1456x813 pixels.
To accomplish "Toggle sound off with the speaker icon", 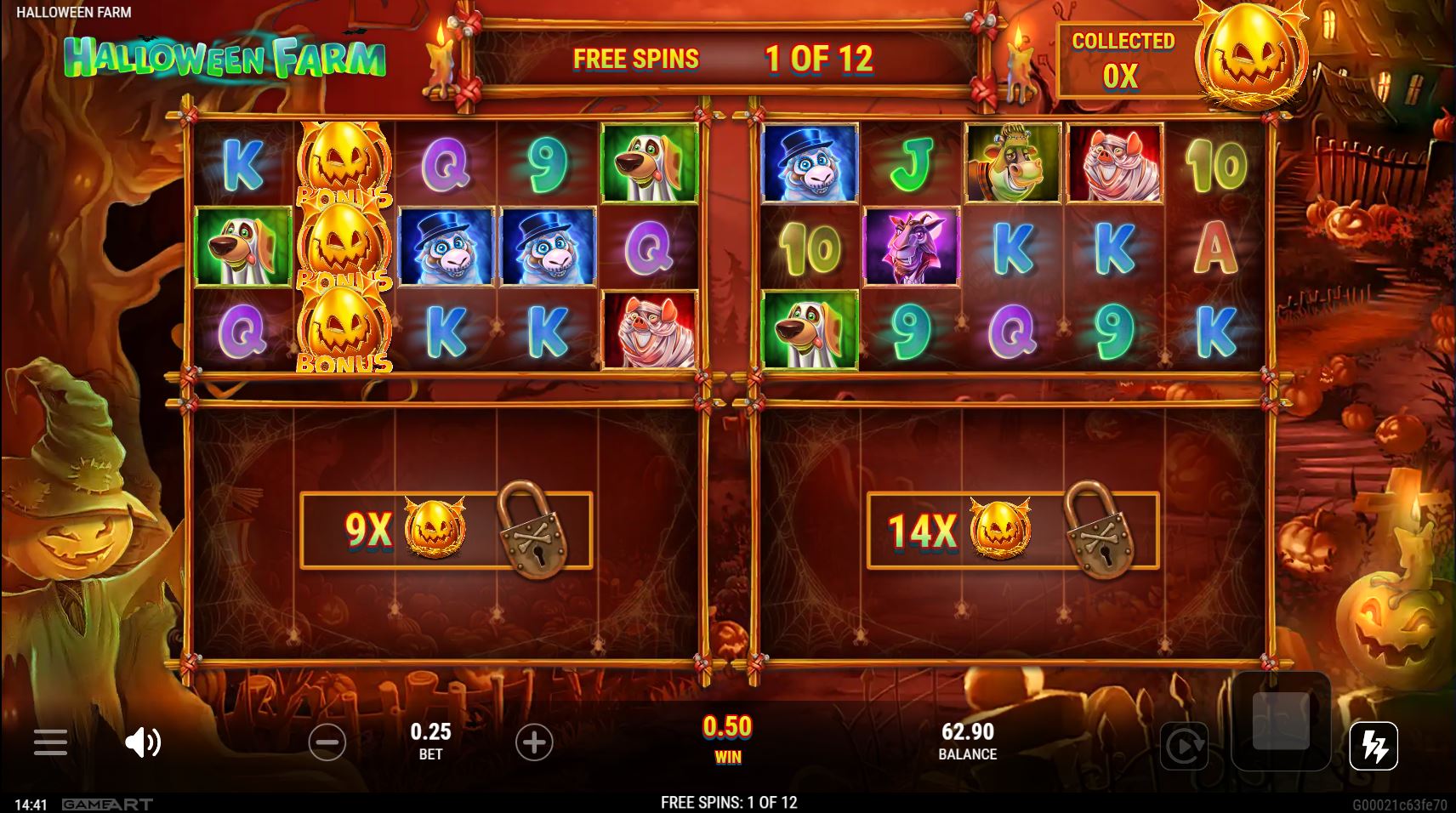I will pos(145,742).
